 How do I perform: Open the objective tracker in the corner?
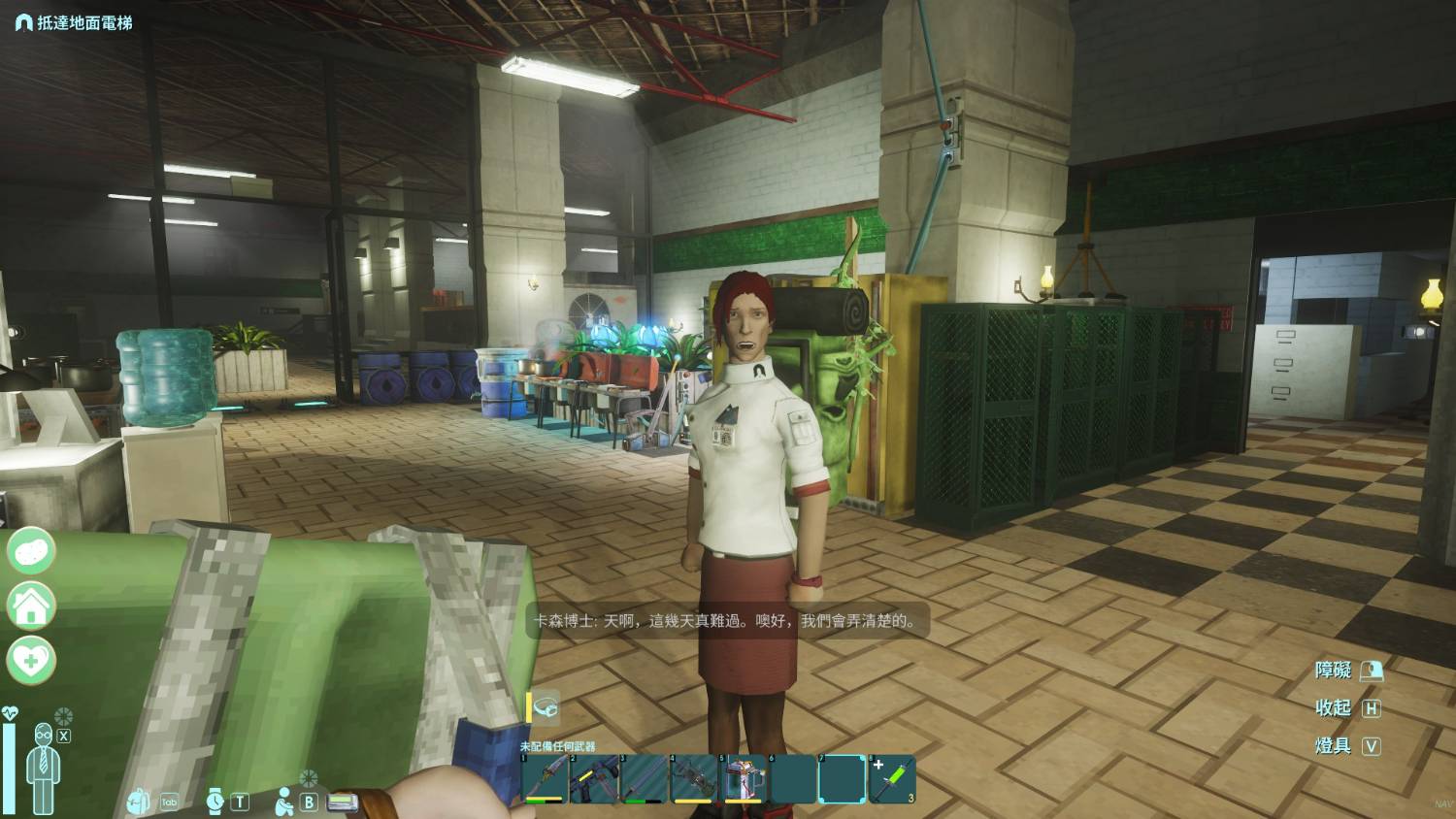click(x=74, y=21)
